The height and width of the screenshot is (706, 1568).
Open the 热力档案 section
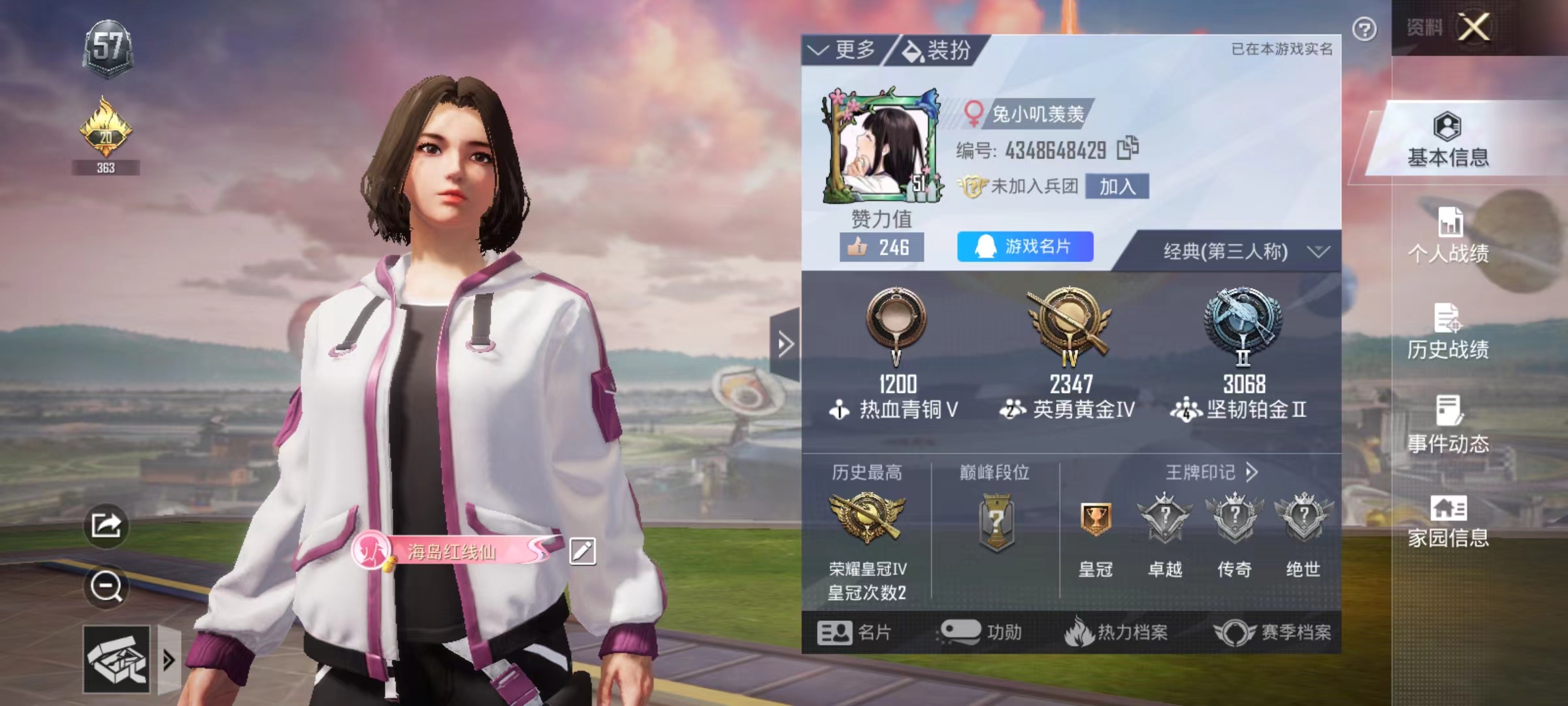1116,632
